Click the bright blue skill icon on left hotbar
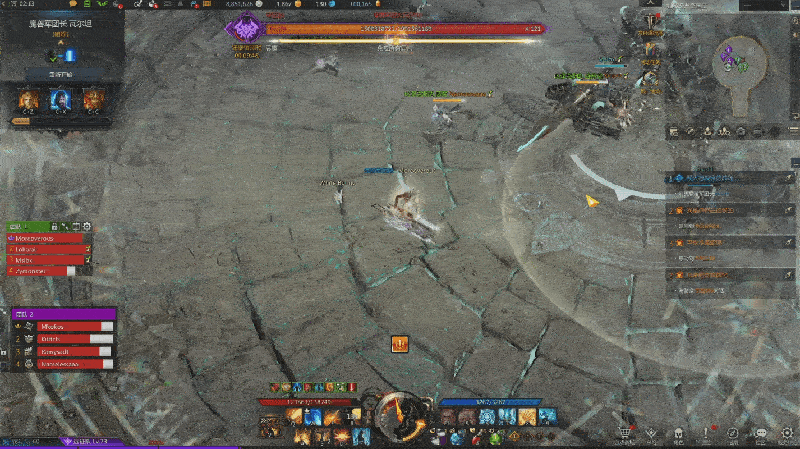 click(x=313, y=417)
